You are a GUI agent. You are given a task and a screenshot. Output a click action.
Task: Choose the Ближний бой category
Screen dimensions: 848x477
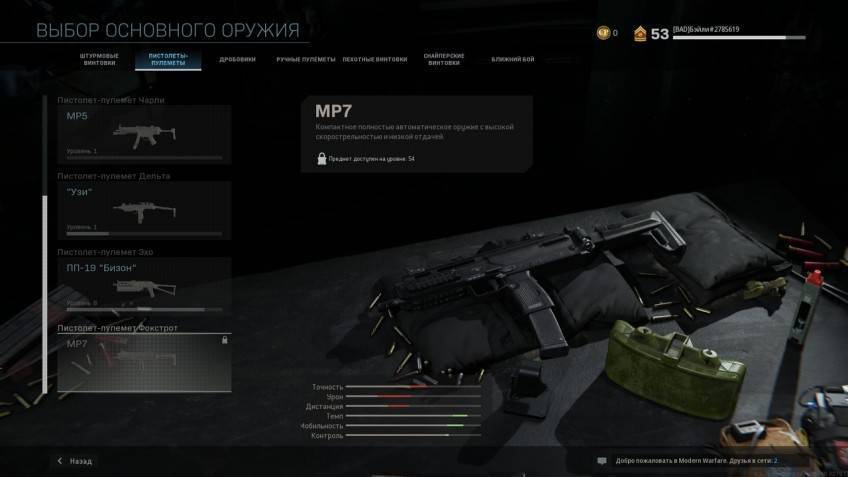click(x=512, y=59)
